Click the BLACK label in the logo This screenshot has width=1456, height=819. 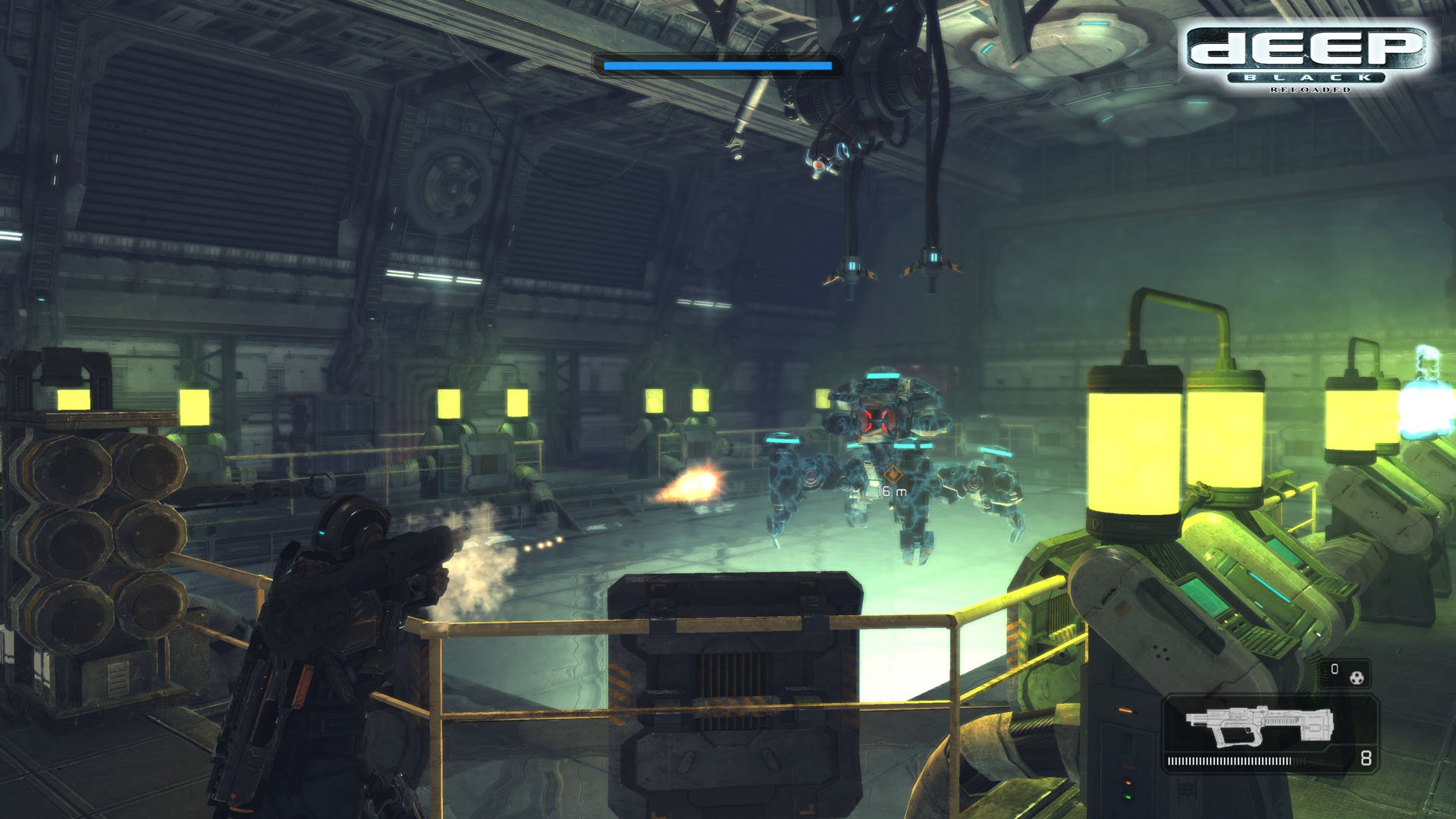tap(1307, 77)
